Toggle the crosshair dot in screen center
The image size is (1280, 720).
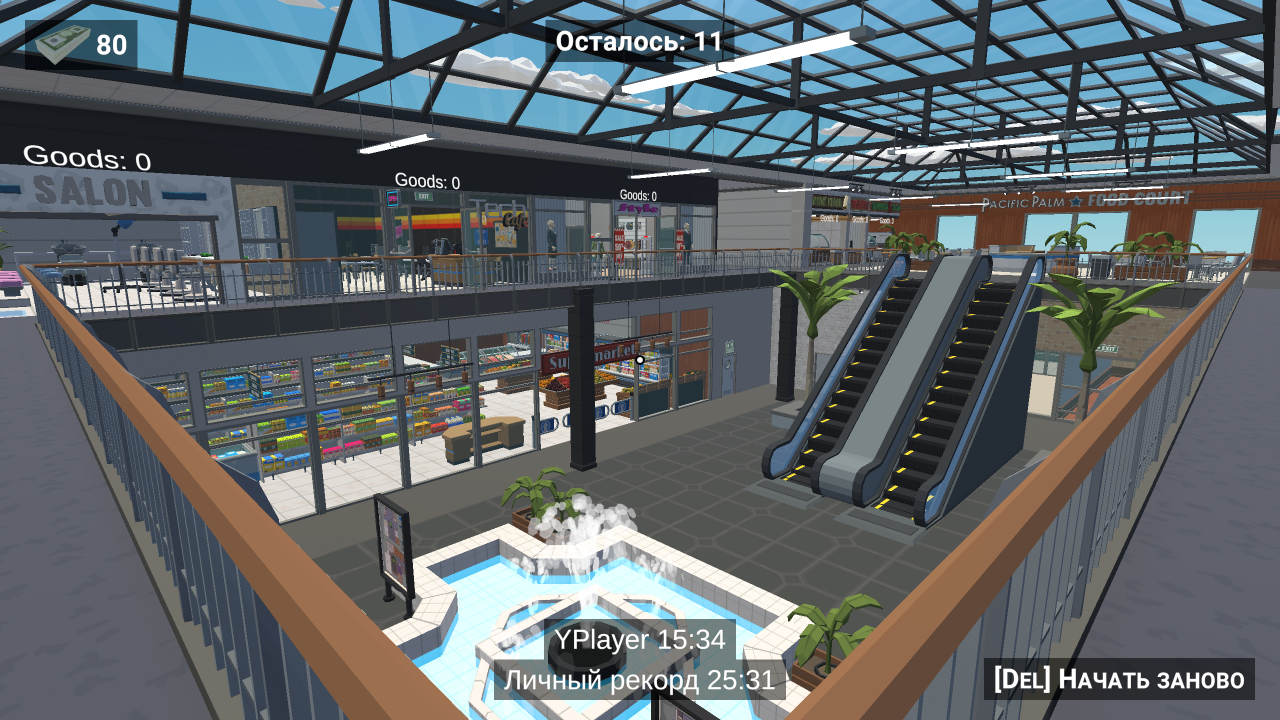(x=640, y=360)
